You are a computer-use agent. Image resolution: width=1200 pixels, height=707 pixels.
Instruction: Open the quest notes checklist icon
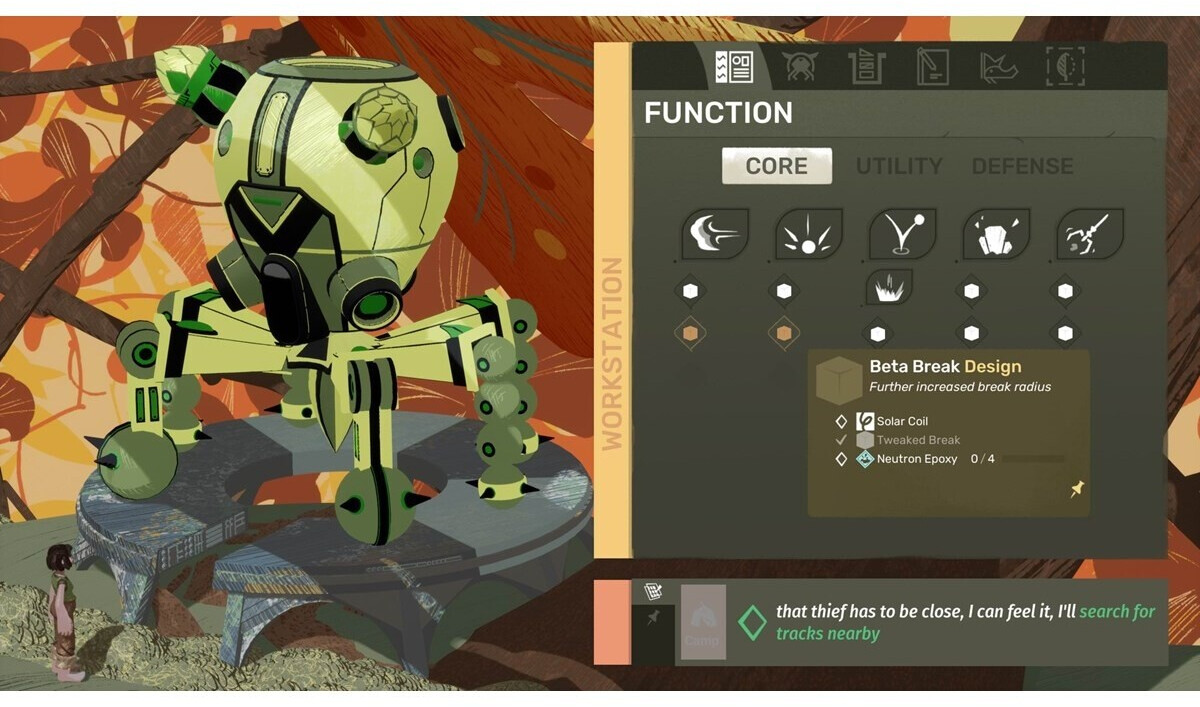coord(653,592)
